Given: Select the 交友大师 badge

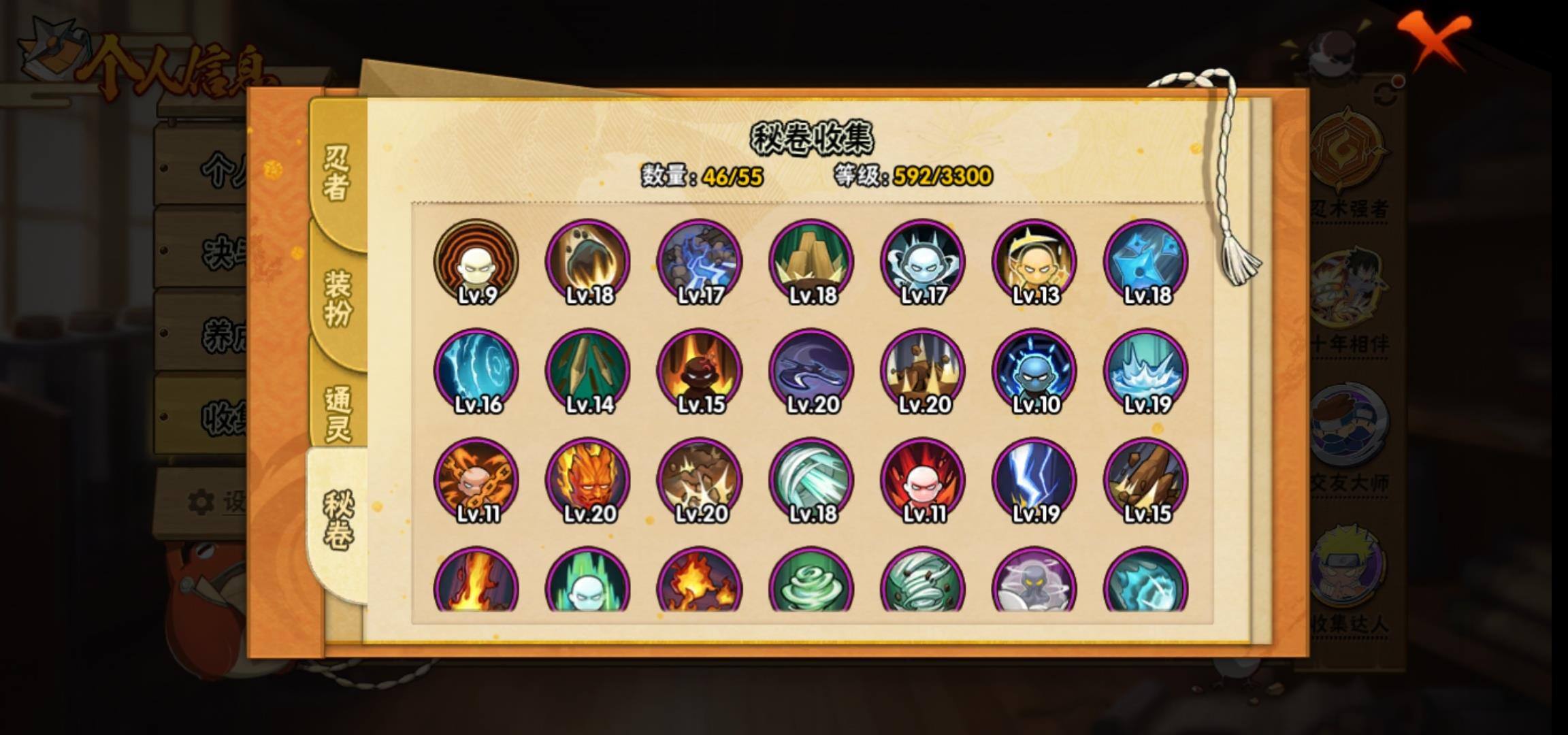Looking at the screenshot, I should [x=1348, y=436].
